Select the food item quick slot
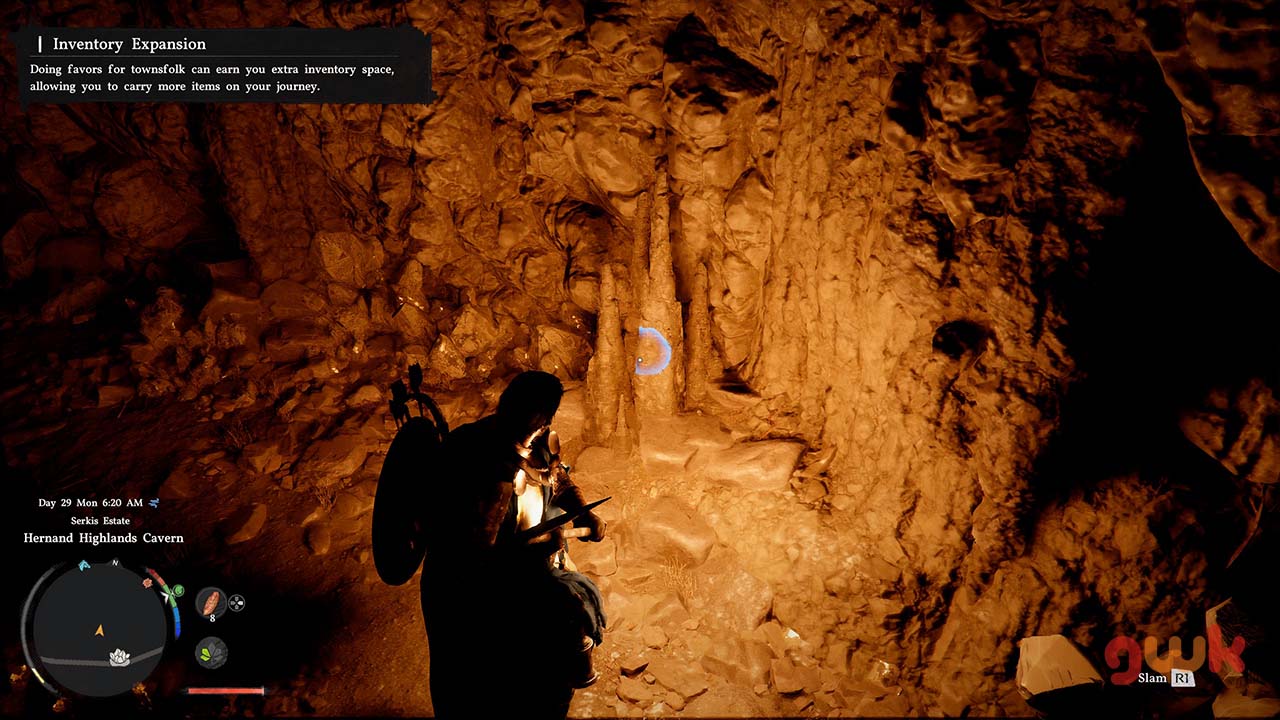Image resolution: width=1280 pixels, height=720 pixels. click(210, 602)
